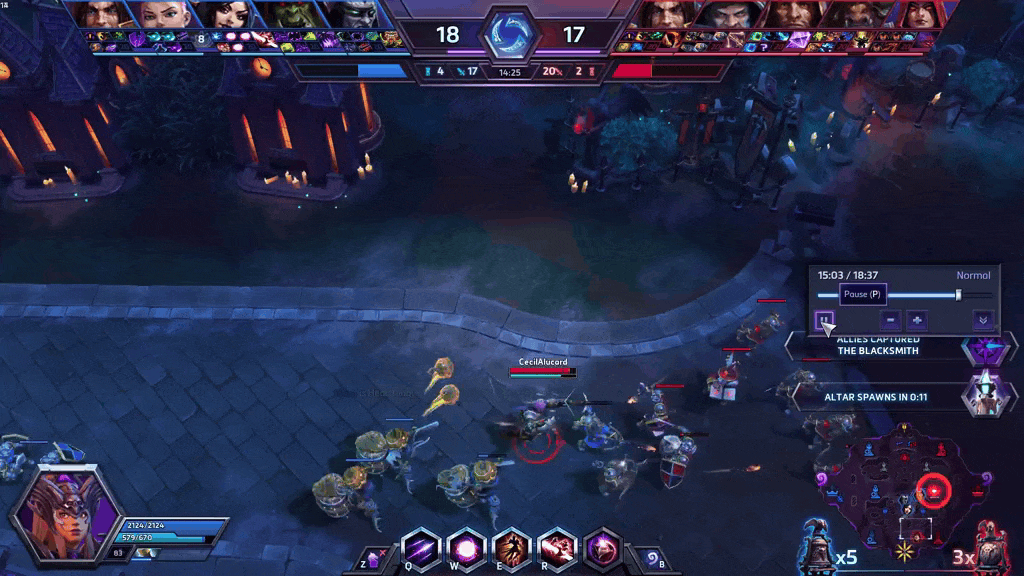Select the trait ability icon right of R
1024x576 pixels.
(x=602, y=549)
